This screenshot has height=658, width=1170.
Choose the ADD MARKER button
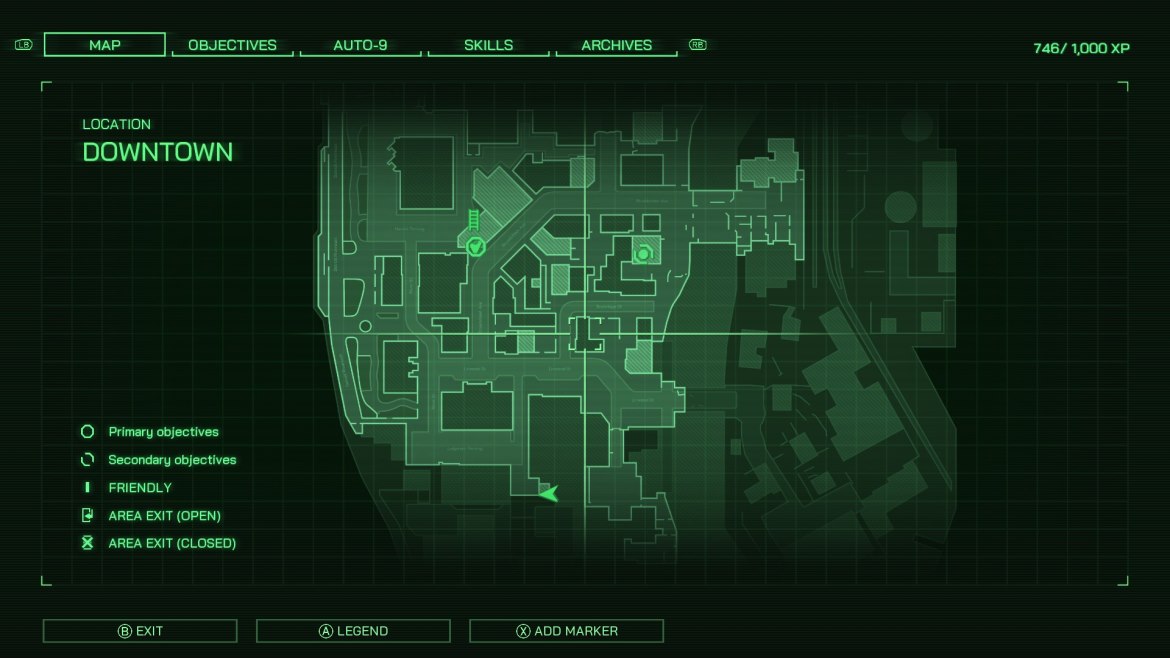[x=566, y=631]
